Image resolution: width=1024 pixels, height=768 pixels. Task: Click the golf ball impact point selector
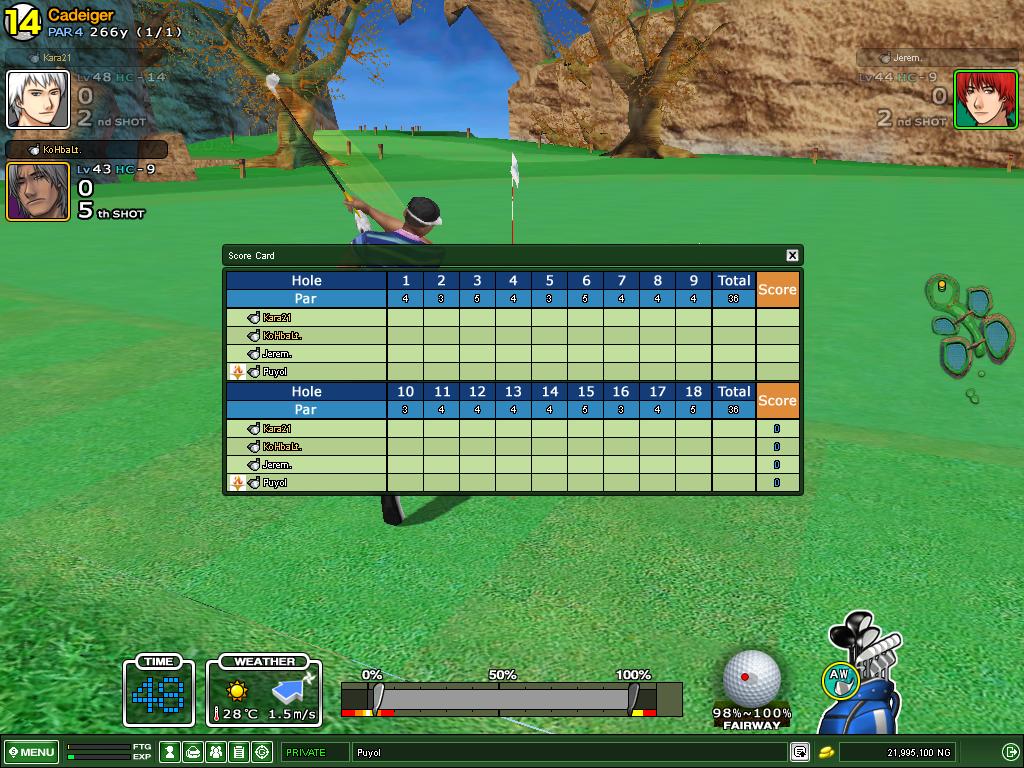pos(751,678)
